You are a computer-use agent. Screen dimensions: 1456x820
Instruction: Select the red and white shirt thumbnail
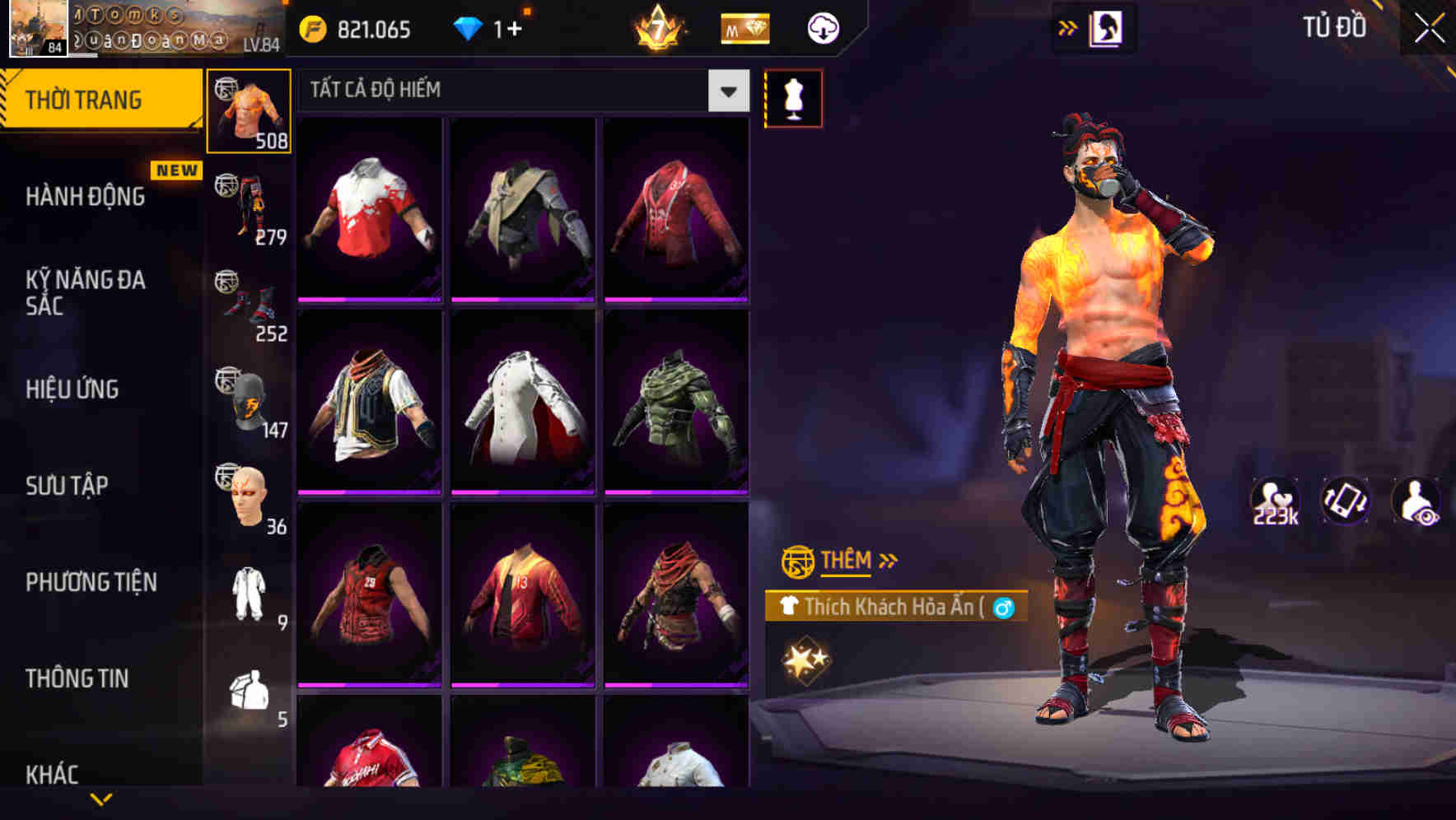(369, 208)
